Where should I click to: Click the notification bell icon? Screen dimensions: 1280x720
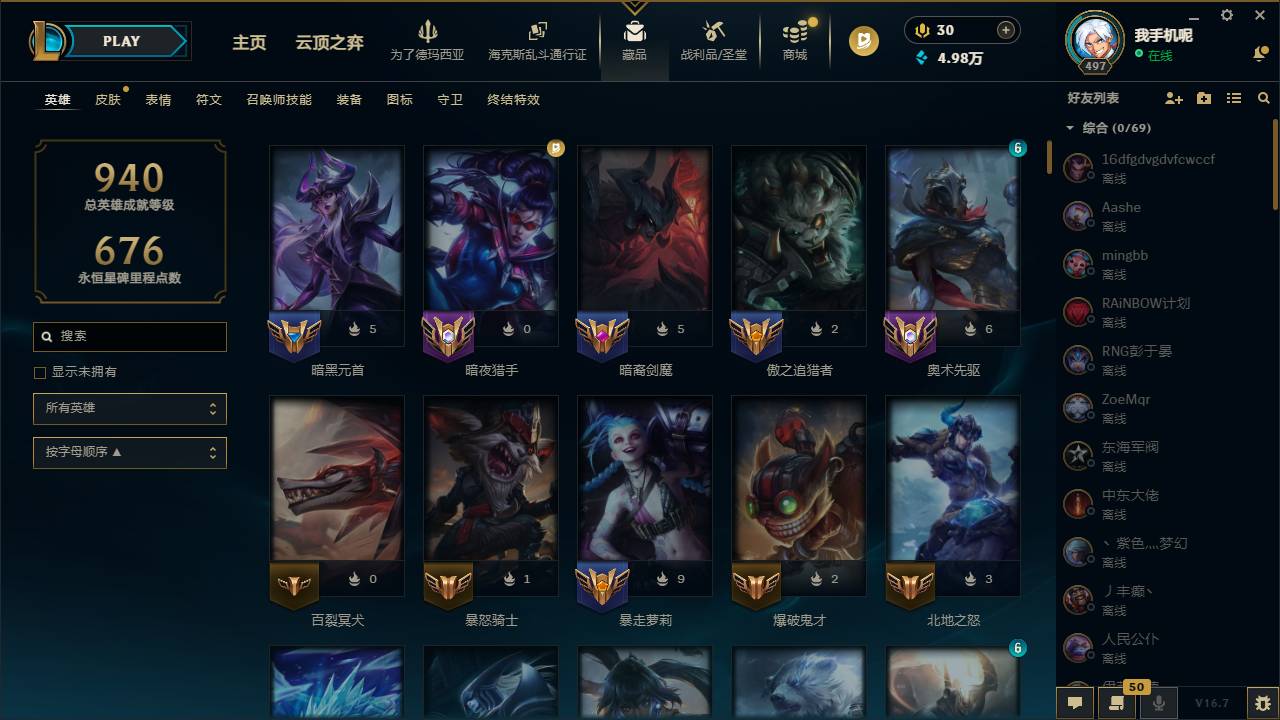coord(1258,52)
